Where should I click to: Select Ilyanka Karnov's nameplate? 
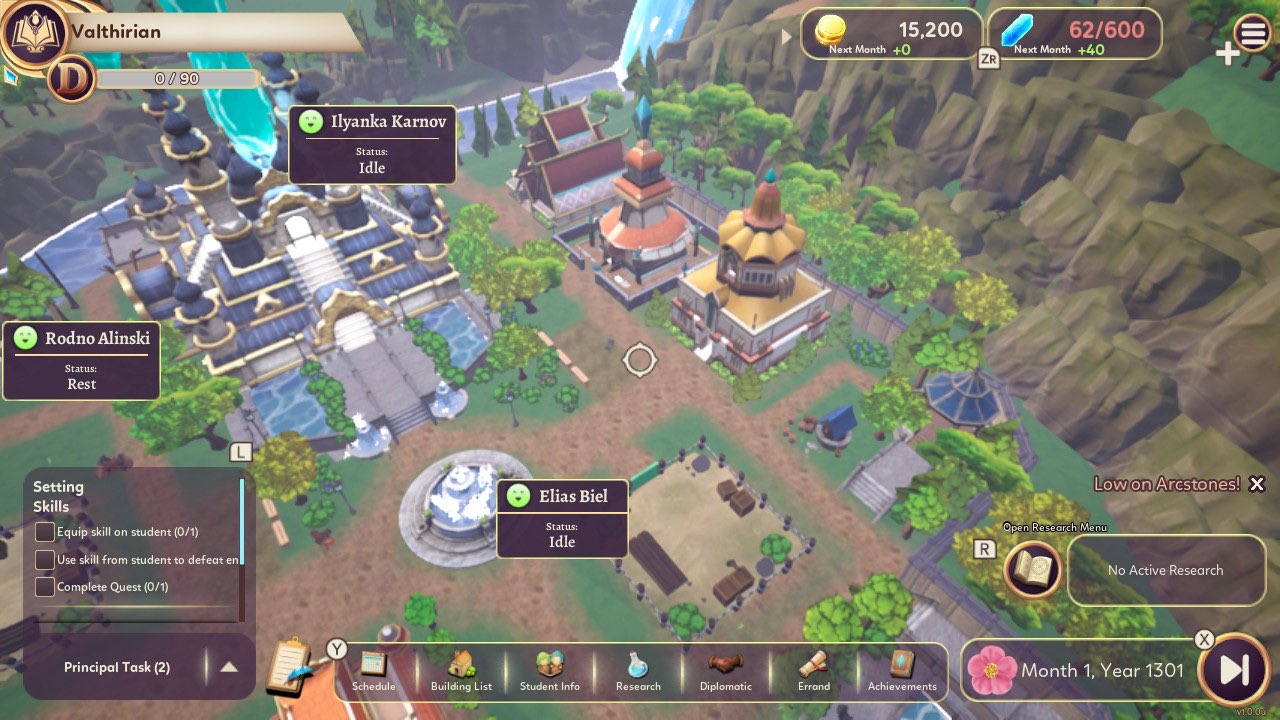[x=372, y=143]
